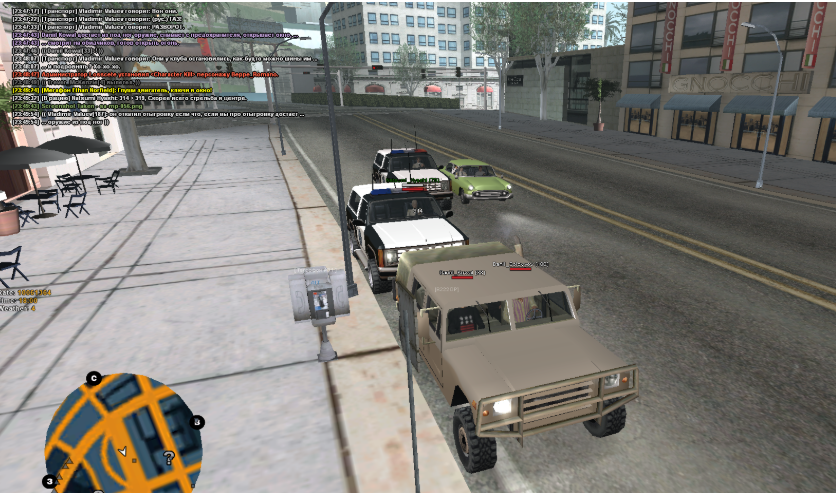Viewport: 836px width, 493px height.
Task: Select the C marker on the minimap
Action: pos(93,378)
